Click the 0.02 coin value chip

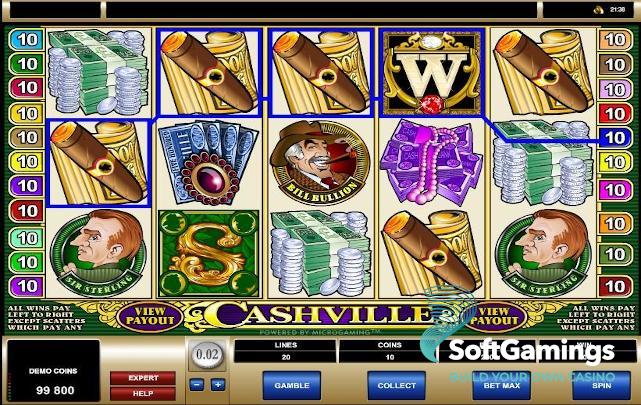pos(206,356)
